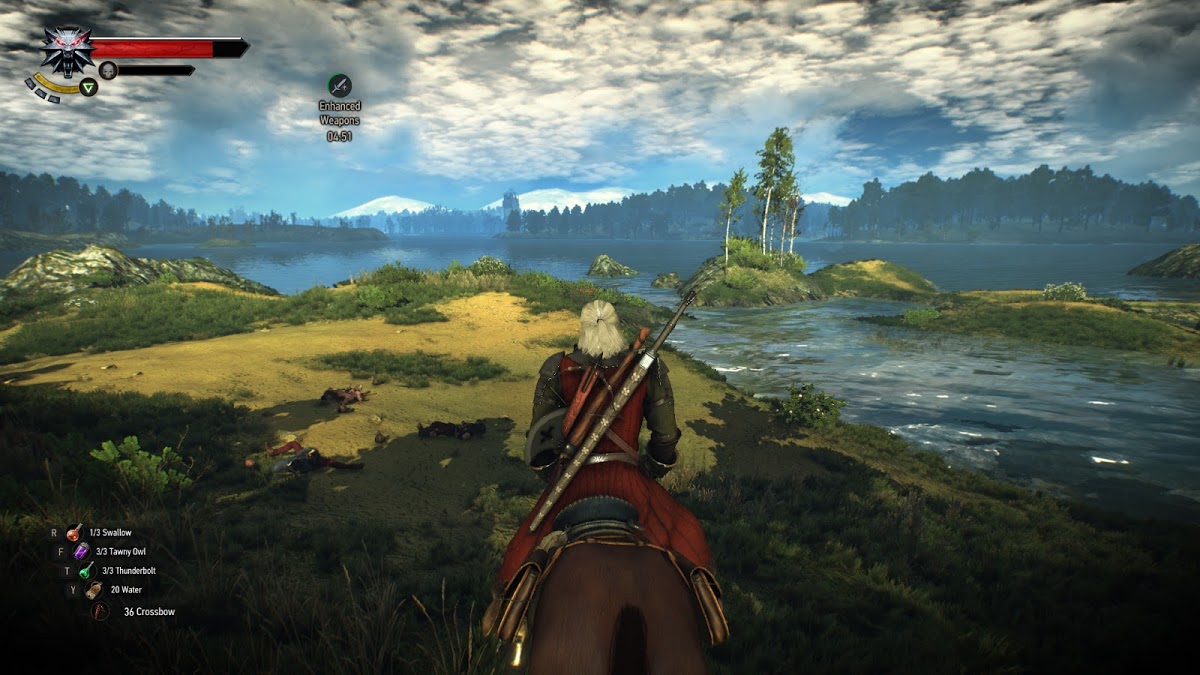
Task: Activate the Crossbow quick slot
Action: click(100, 611)
